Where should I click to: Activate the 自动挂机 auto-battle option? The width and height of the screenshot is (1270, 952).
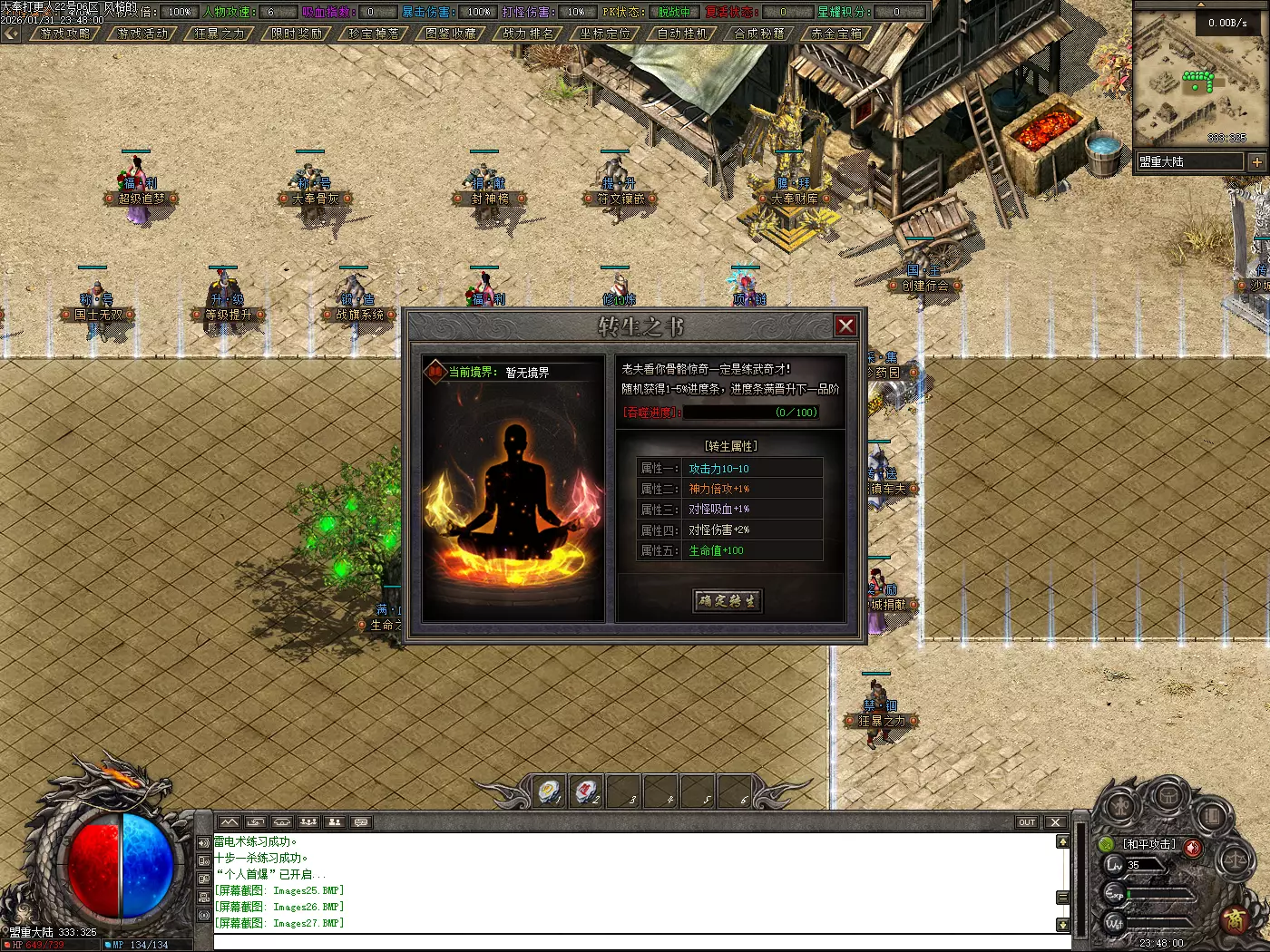click(x=682, y=34)
